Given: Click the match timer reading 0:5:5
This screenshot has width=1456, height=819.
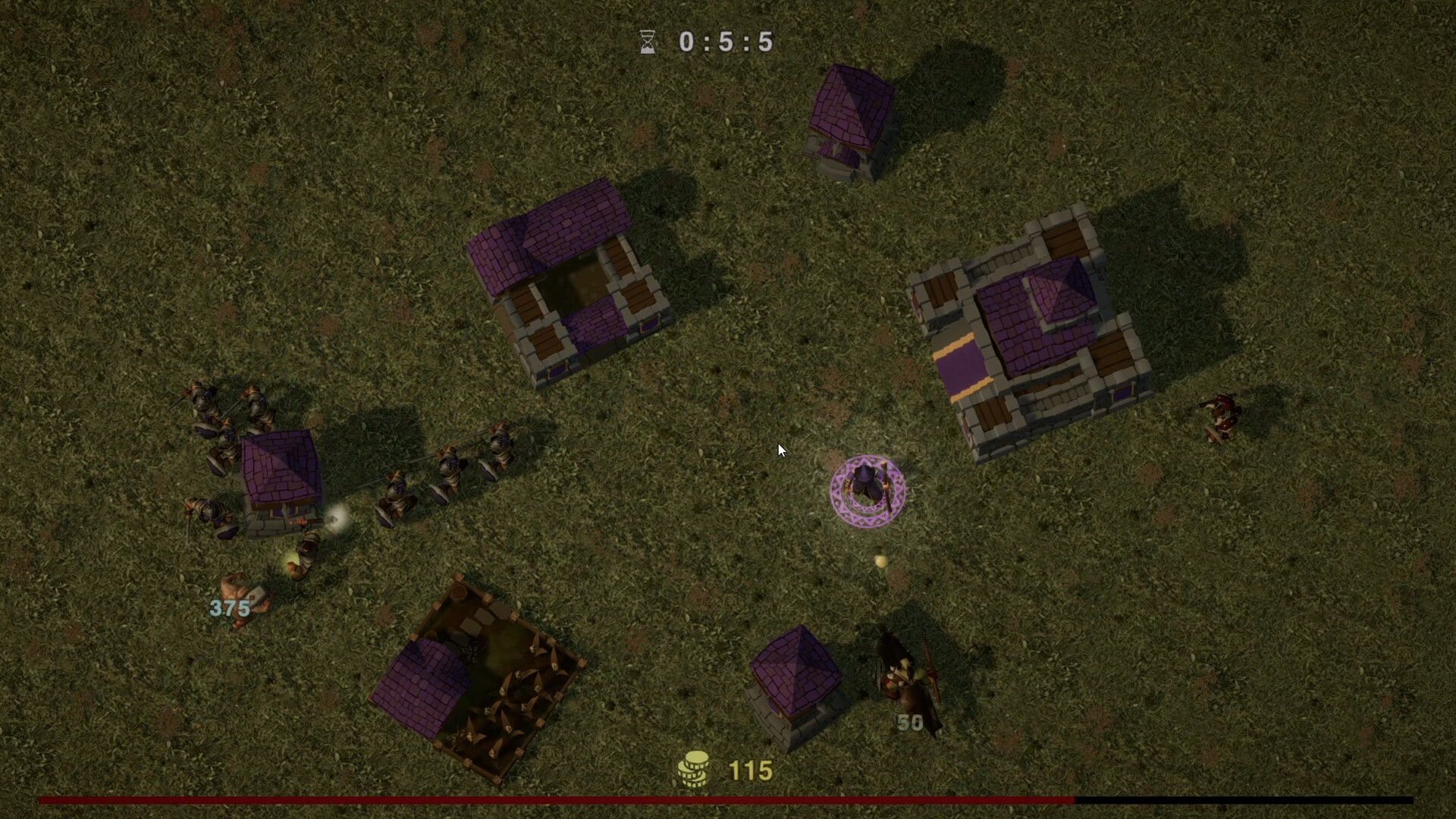Looking at the screenshot, I should coord(726,42).
